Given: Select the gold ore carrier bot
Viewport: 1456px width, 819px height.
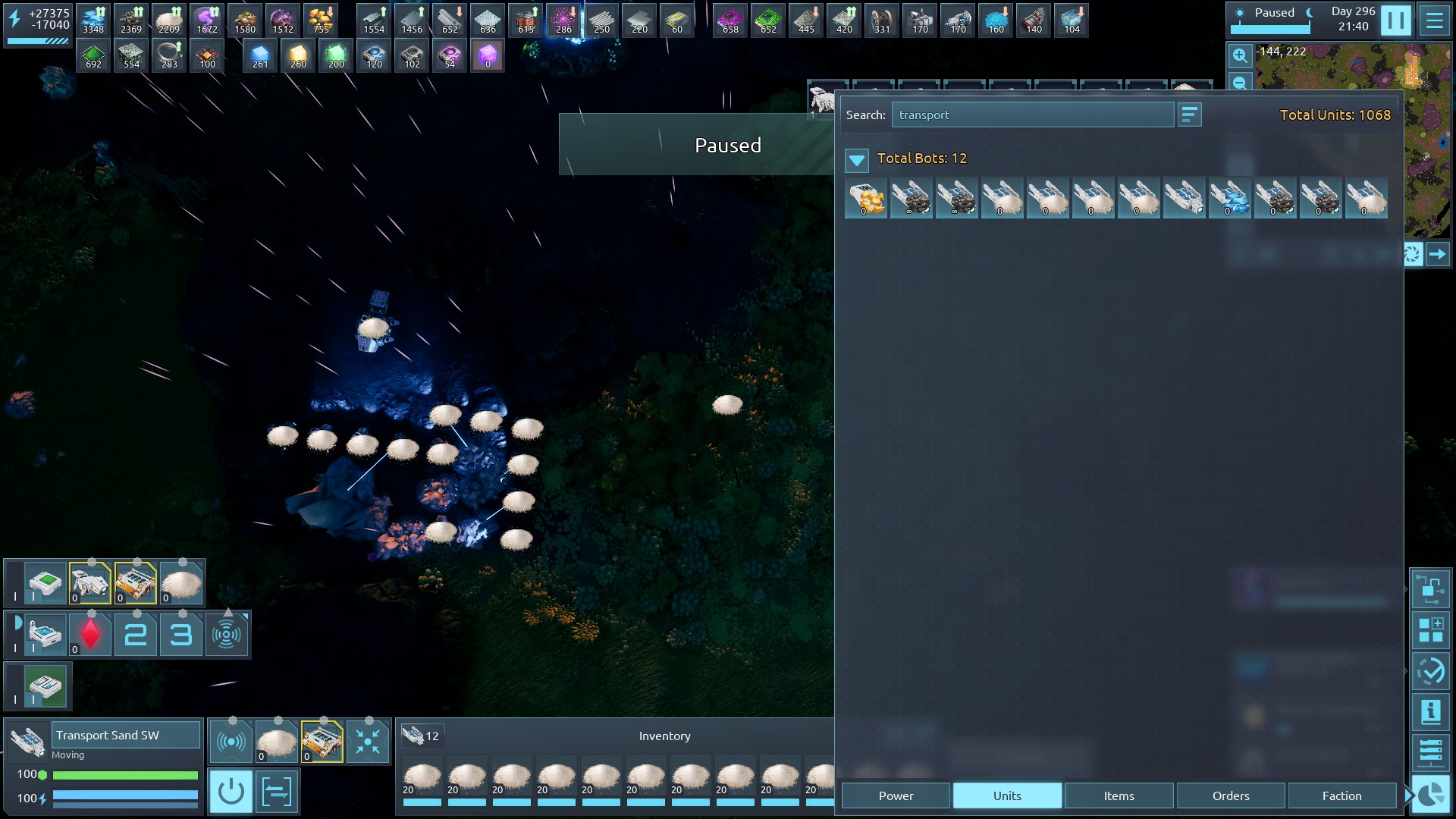Looking at the screenshot, I should pyautogui.click(x=865, y=199).
